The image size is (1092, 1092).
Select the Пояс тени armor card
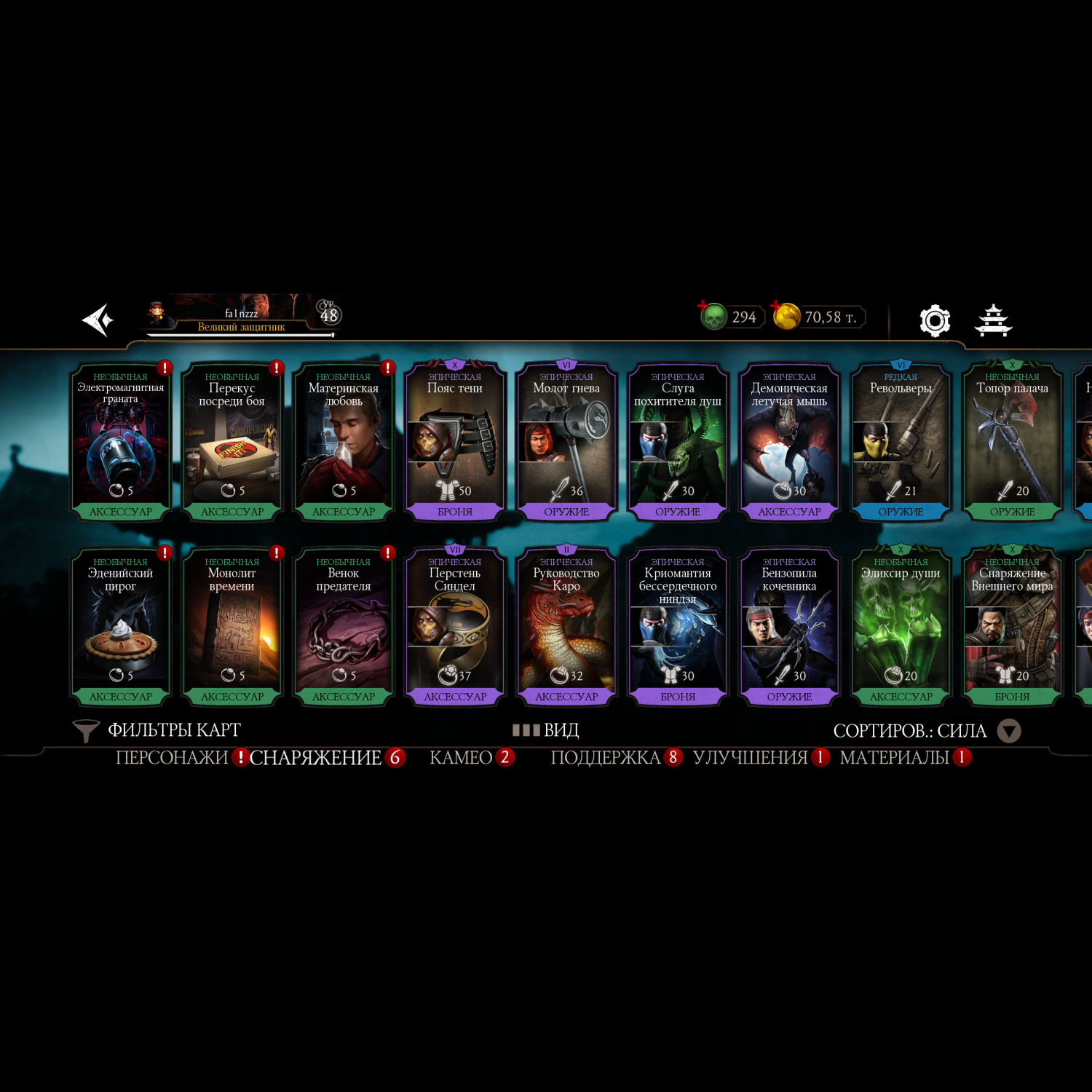click(x=455, y=441)
